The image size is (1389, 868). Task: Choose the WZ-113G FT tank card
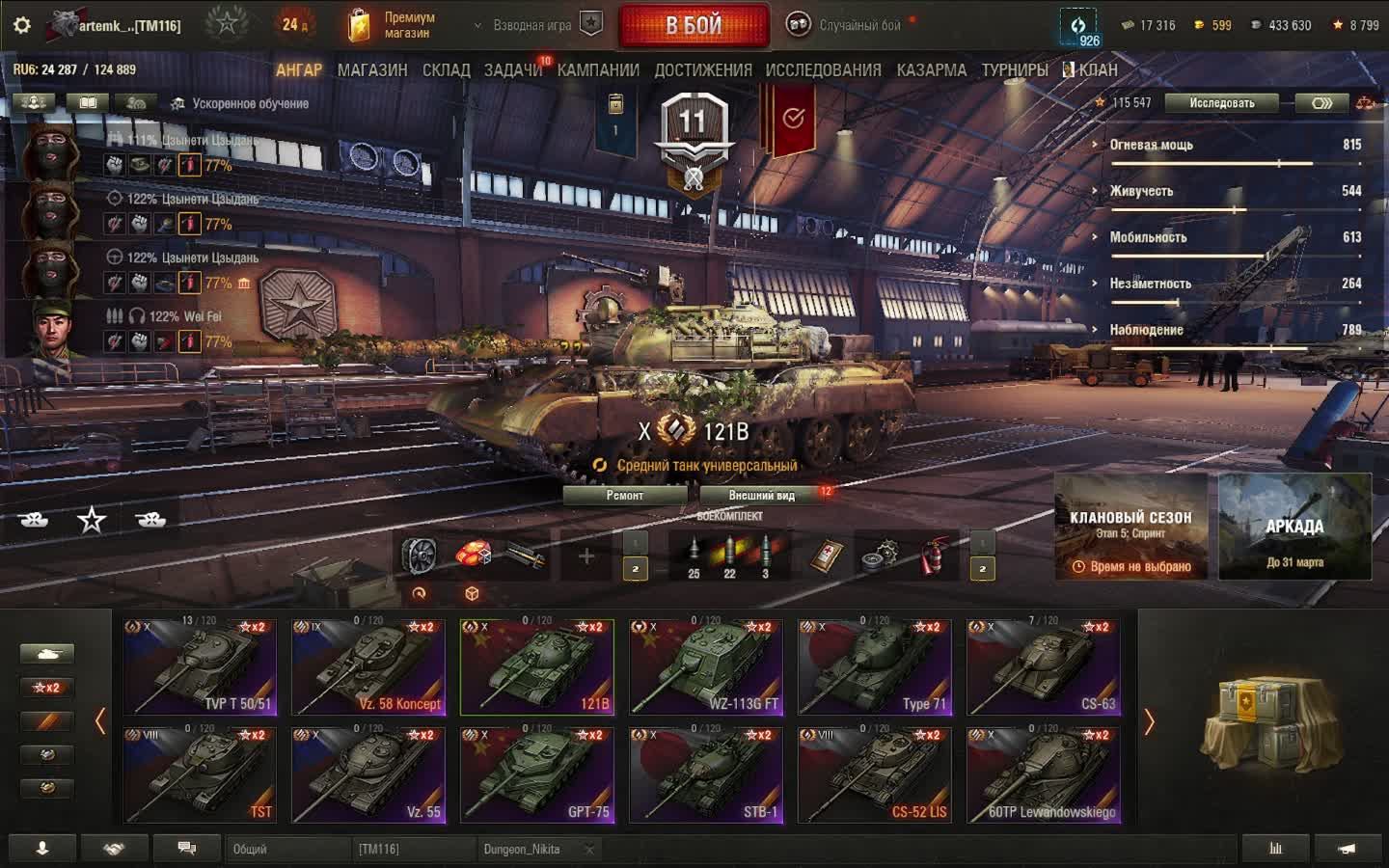pos(706,667)
